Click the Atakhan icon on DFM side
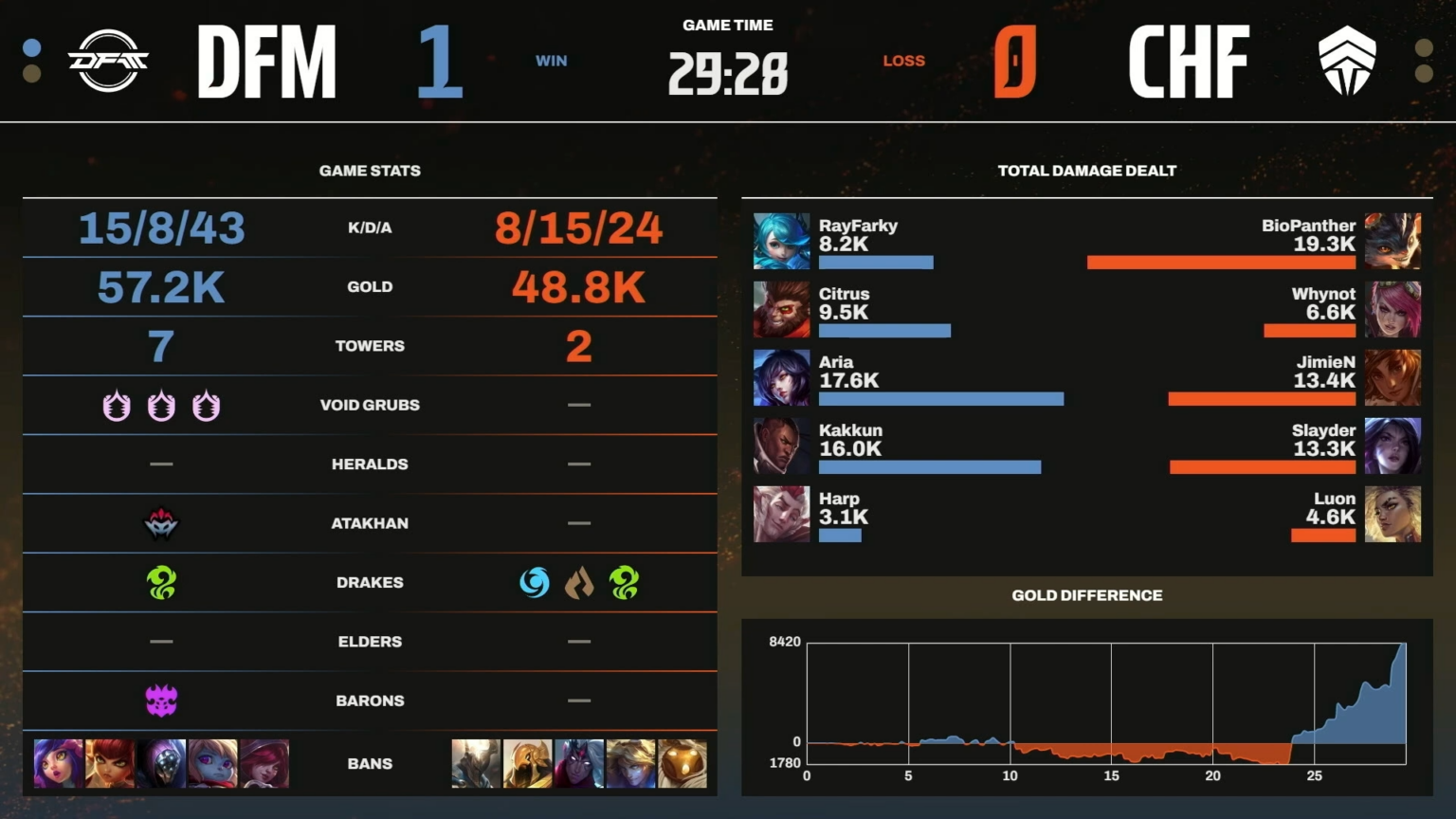Screen dimensions: 1456x819 click(x=161, y=523)
